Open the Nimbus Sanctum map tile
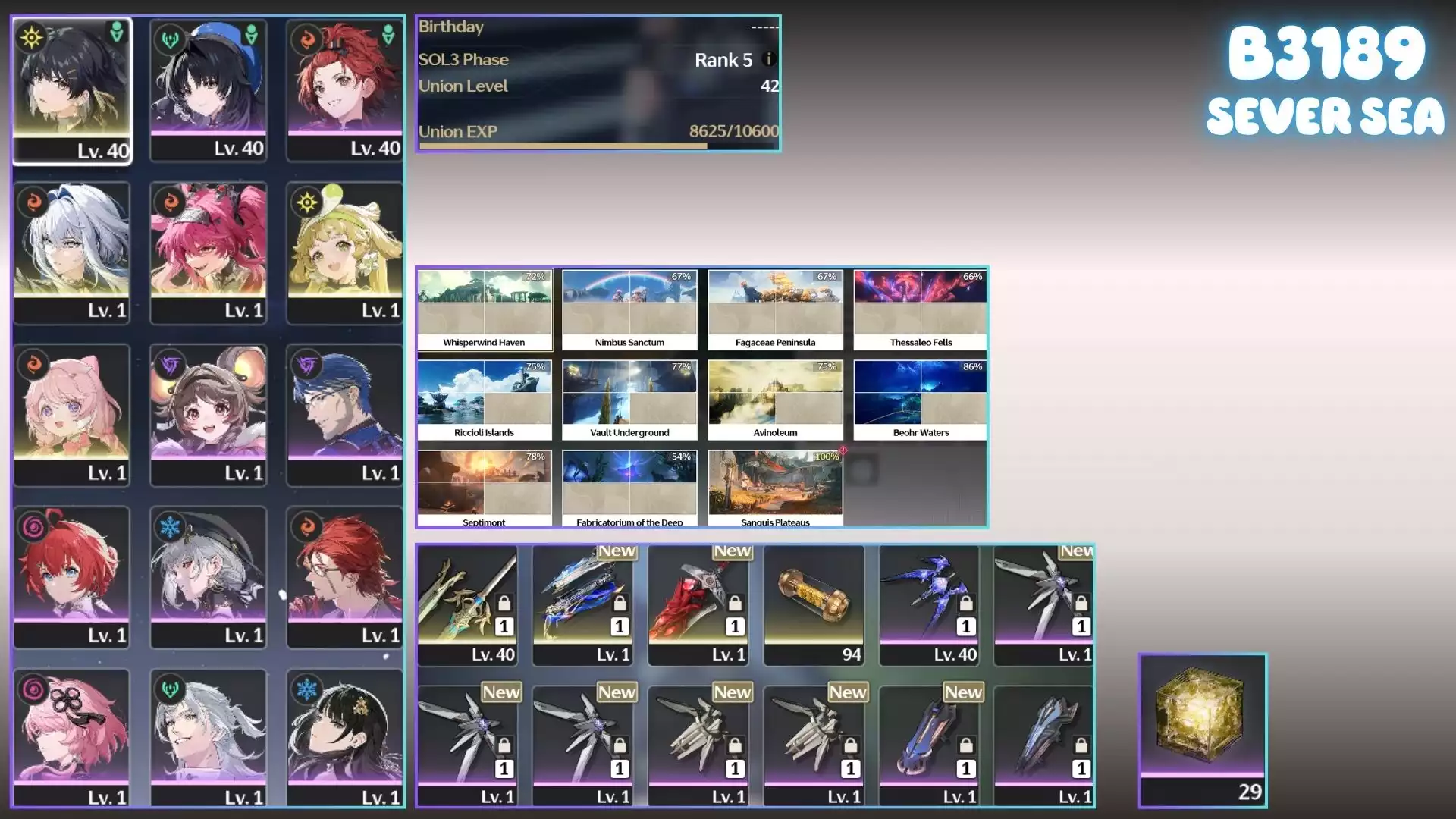The height and width of the screenshot is (819, 1456). (629, 309)
